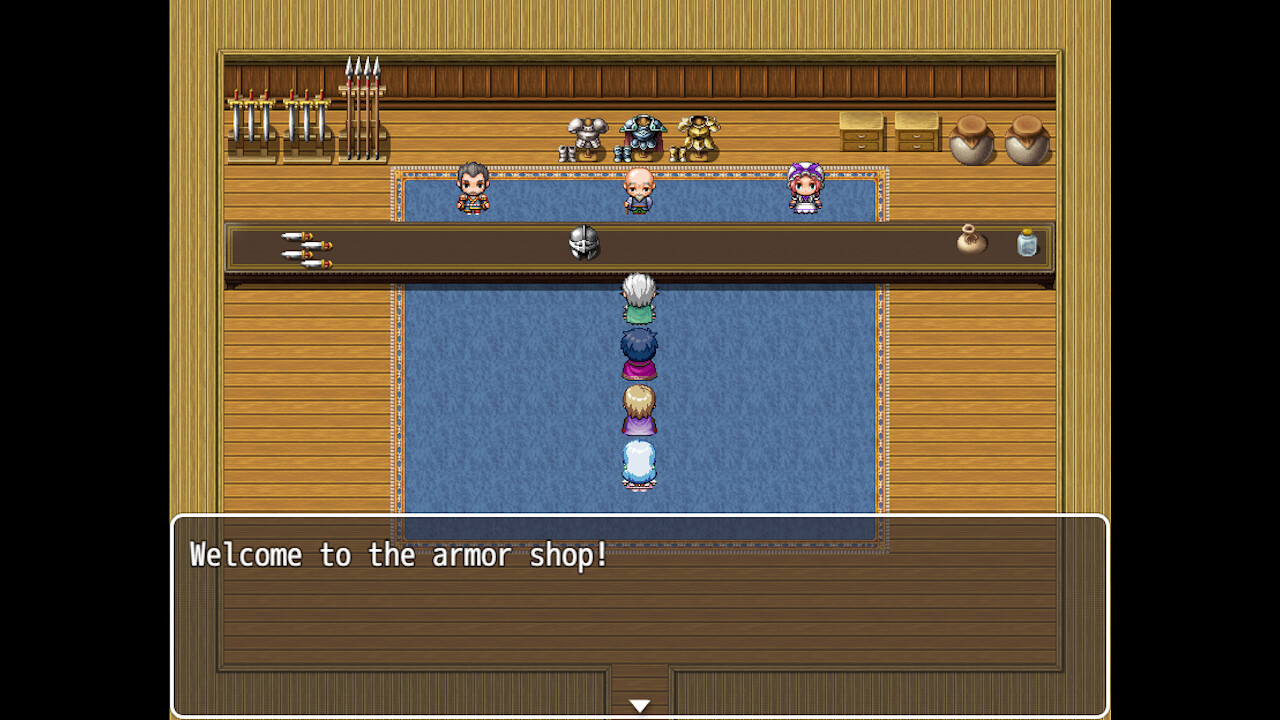
Task: Select the daggers on the counter
Action: click(305, 245)
